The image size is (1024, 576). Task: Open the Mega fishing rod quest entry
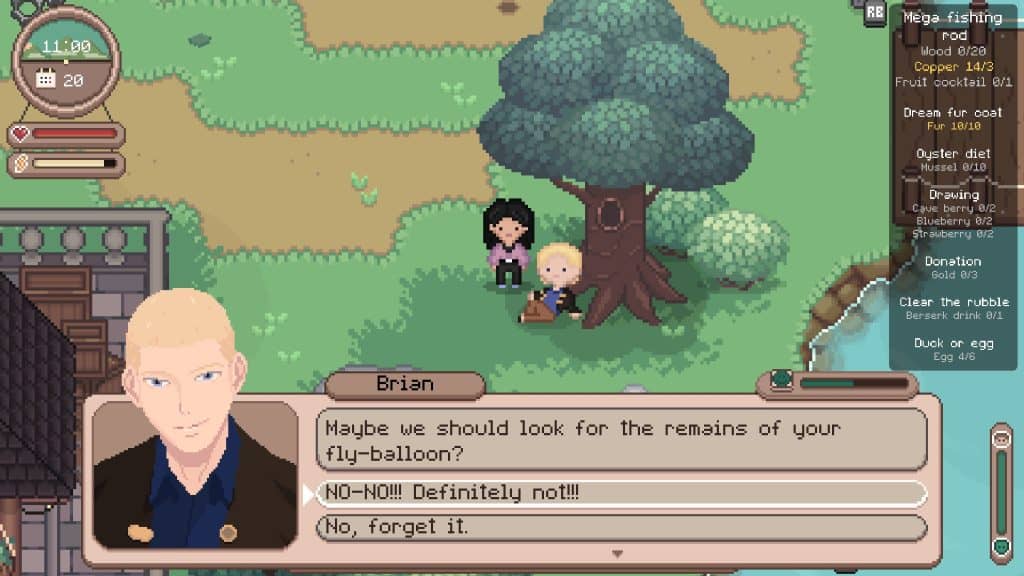point(952,24)
